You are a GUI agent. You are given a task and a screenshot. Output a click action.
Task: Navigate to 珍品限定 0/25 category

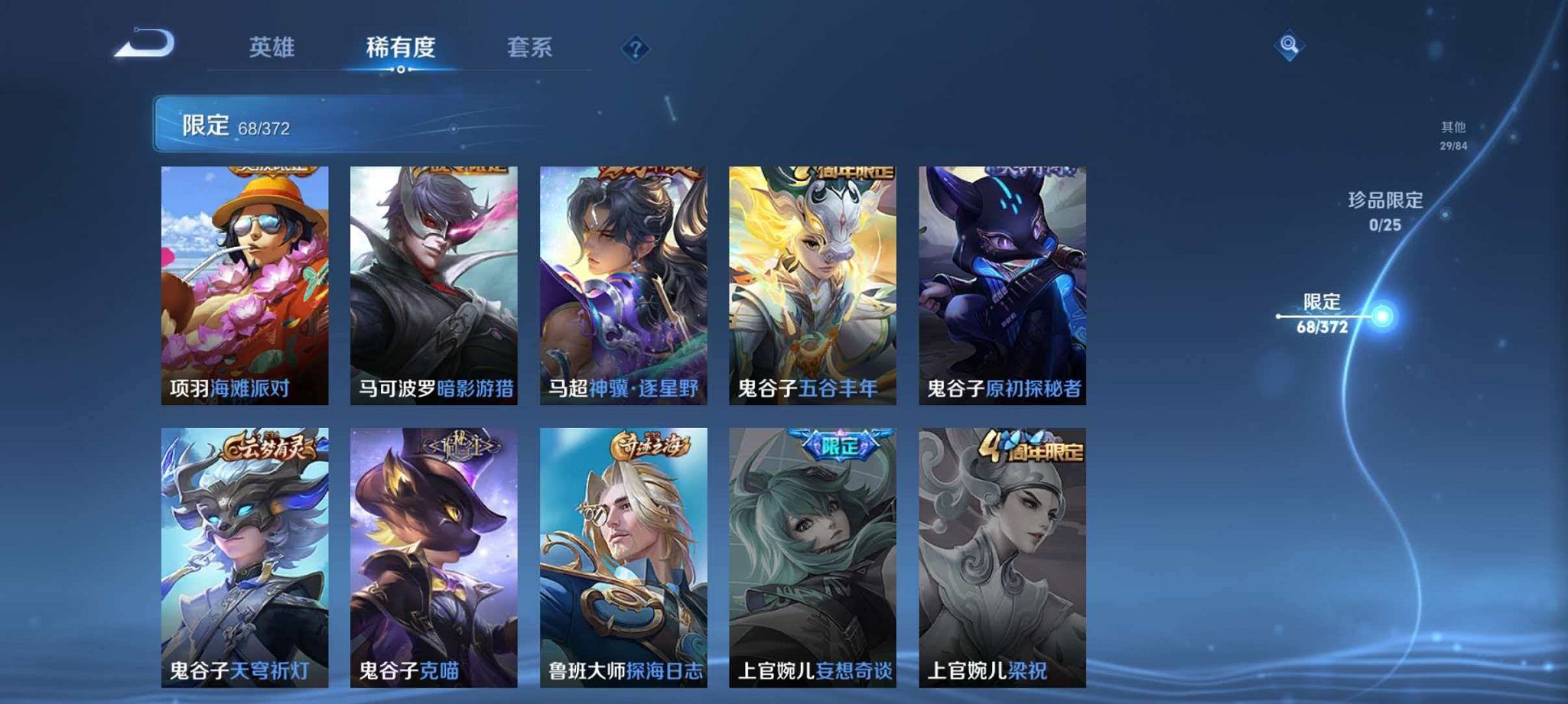tap(1383, 212)
